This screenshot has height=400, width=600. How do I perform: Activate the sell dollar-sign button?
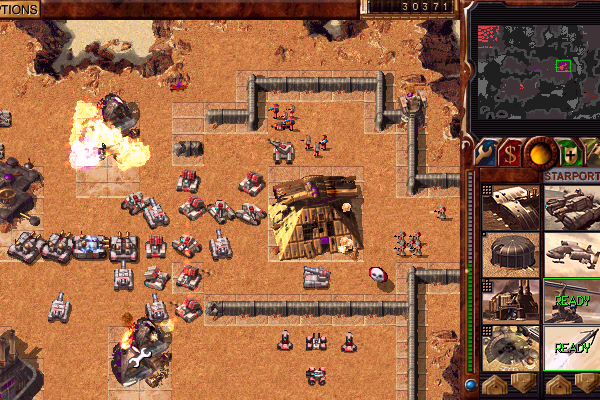point(512,153)
